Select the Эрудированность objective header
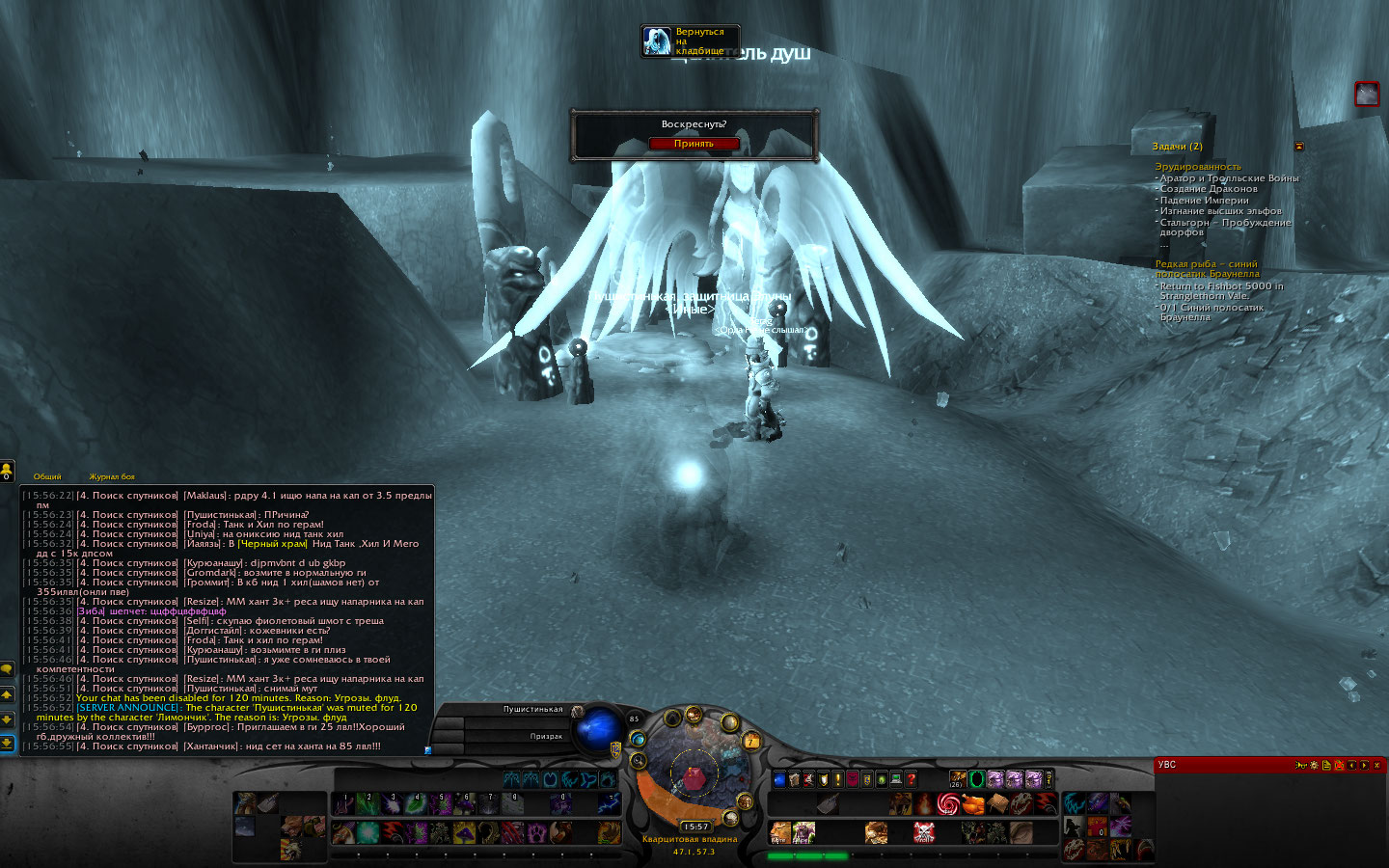The width and height of the screenshot is (1389, 868). tap(1198, 167)
